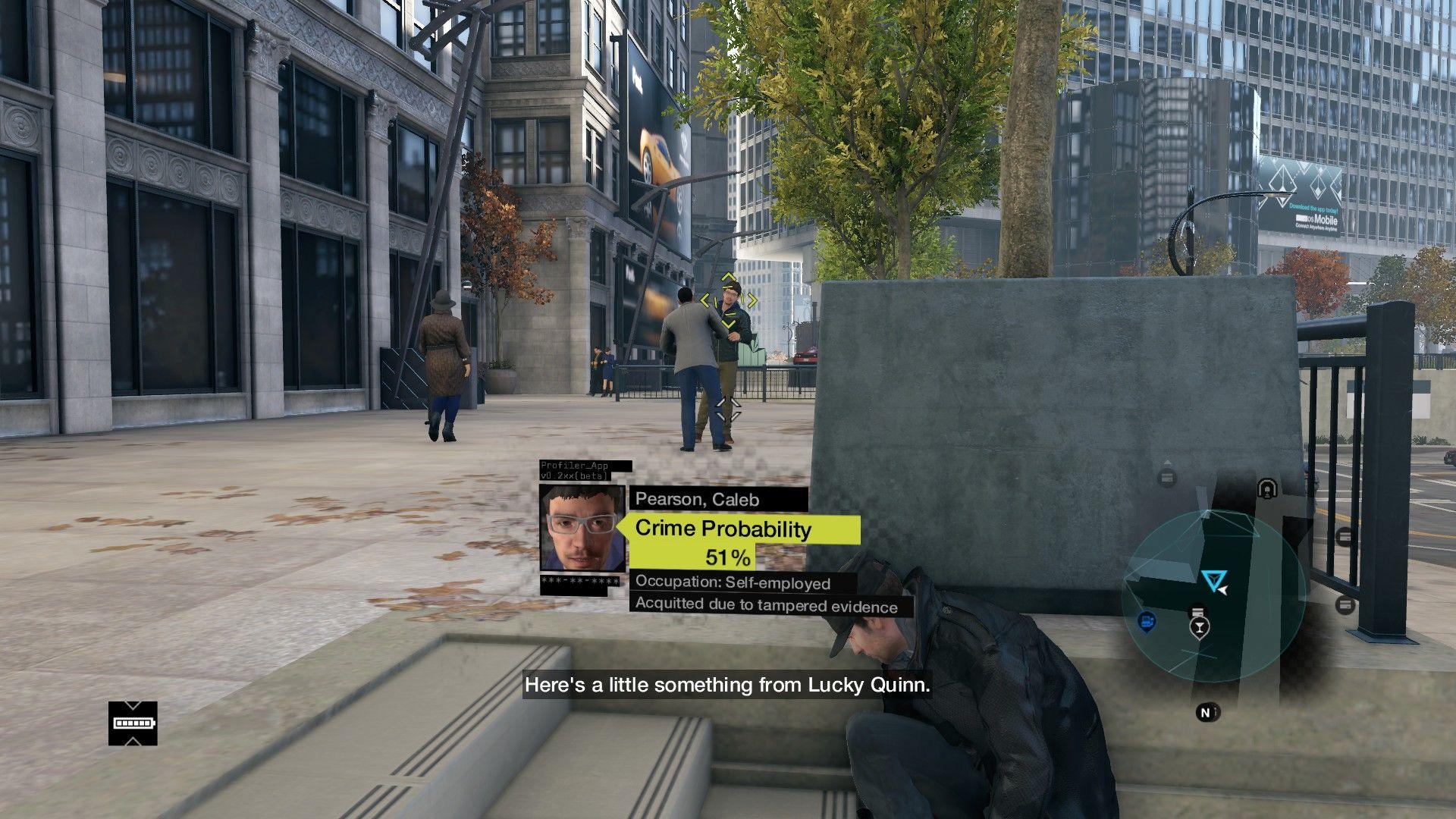Select the blue gas station pin on minimap
The width and height of the screenshot is (1456, 819).
pos(1147,623)
